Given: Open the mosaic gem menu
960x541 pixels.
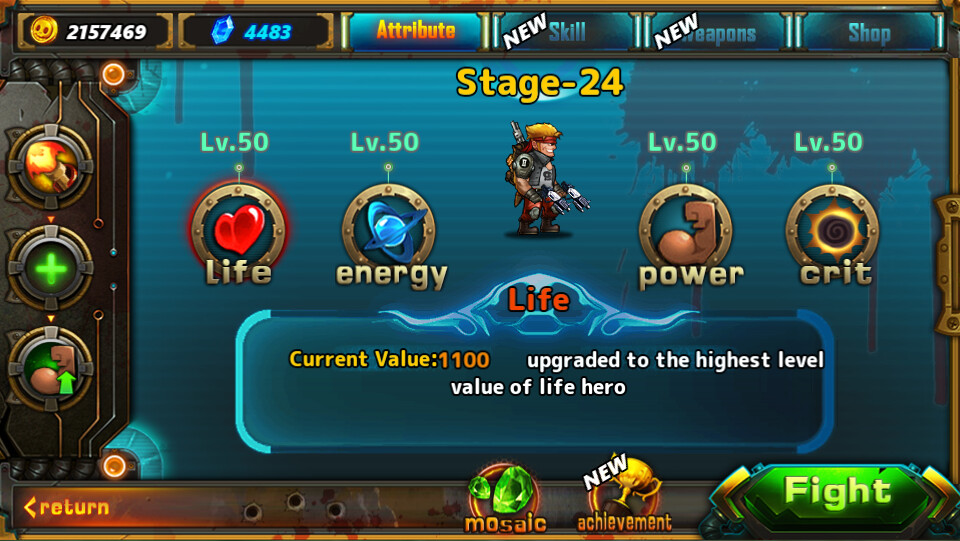Looking at the screenshot, I should (x=504, y=497).
